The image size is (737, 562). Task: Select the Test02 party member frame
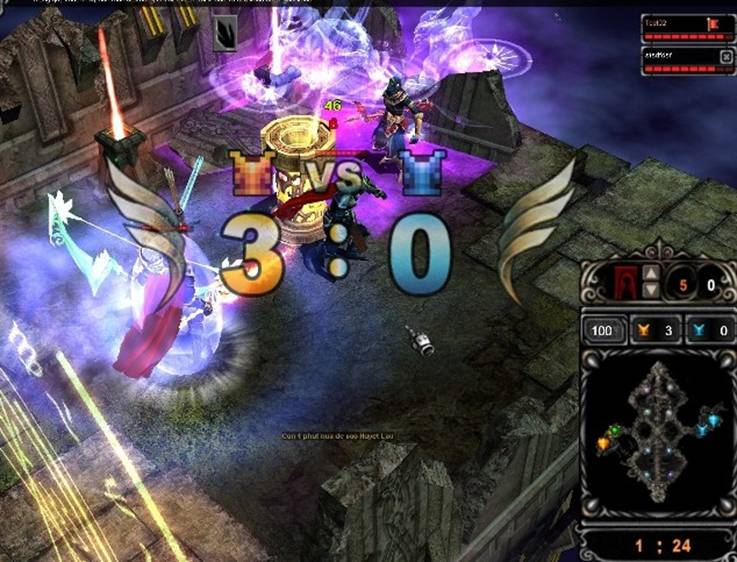[x=681, y=28]
